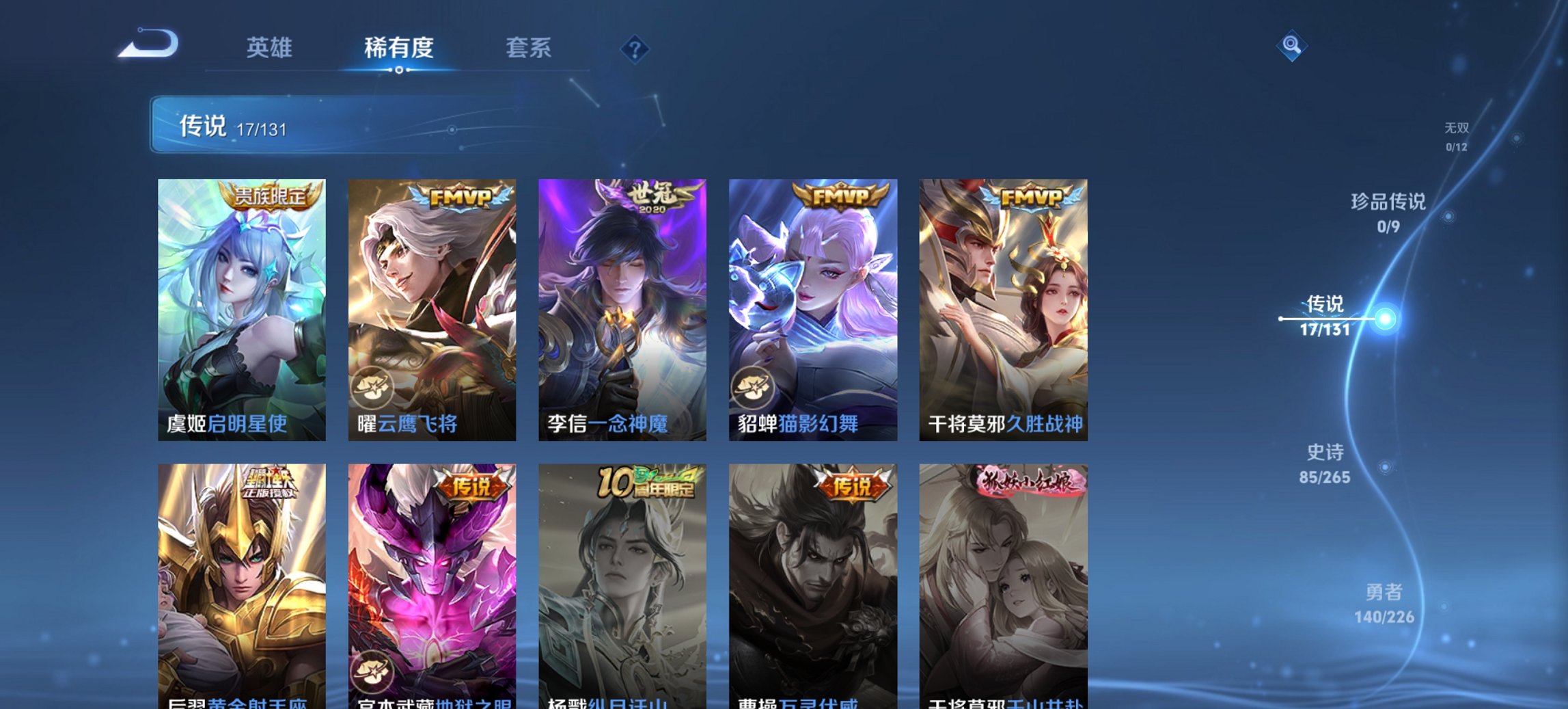1568x709 pixels.
Task: Switch to the 套系 tab
Action: 527,48
